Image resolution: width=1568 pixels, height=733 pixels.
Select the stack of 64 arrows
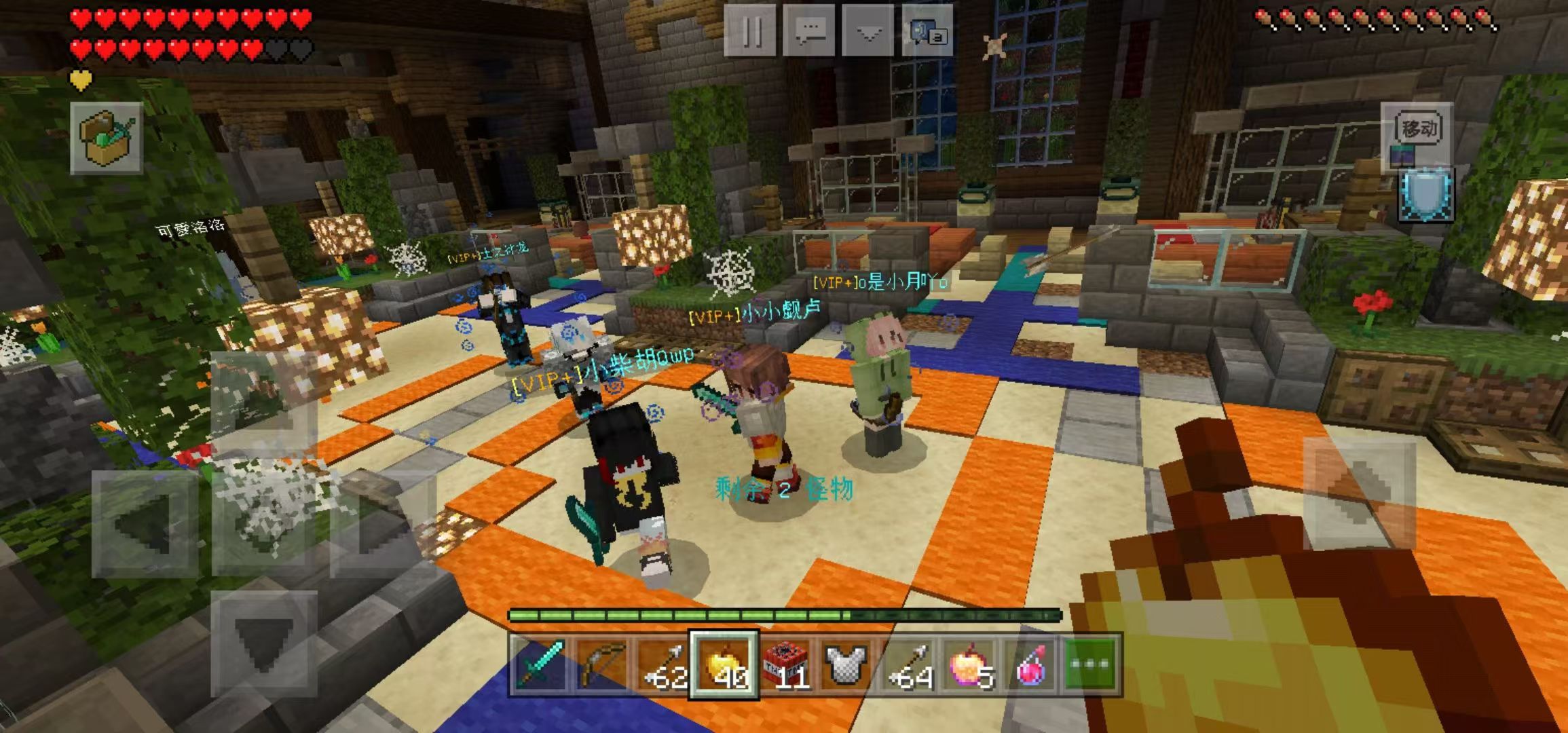[x=908, y=664]
